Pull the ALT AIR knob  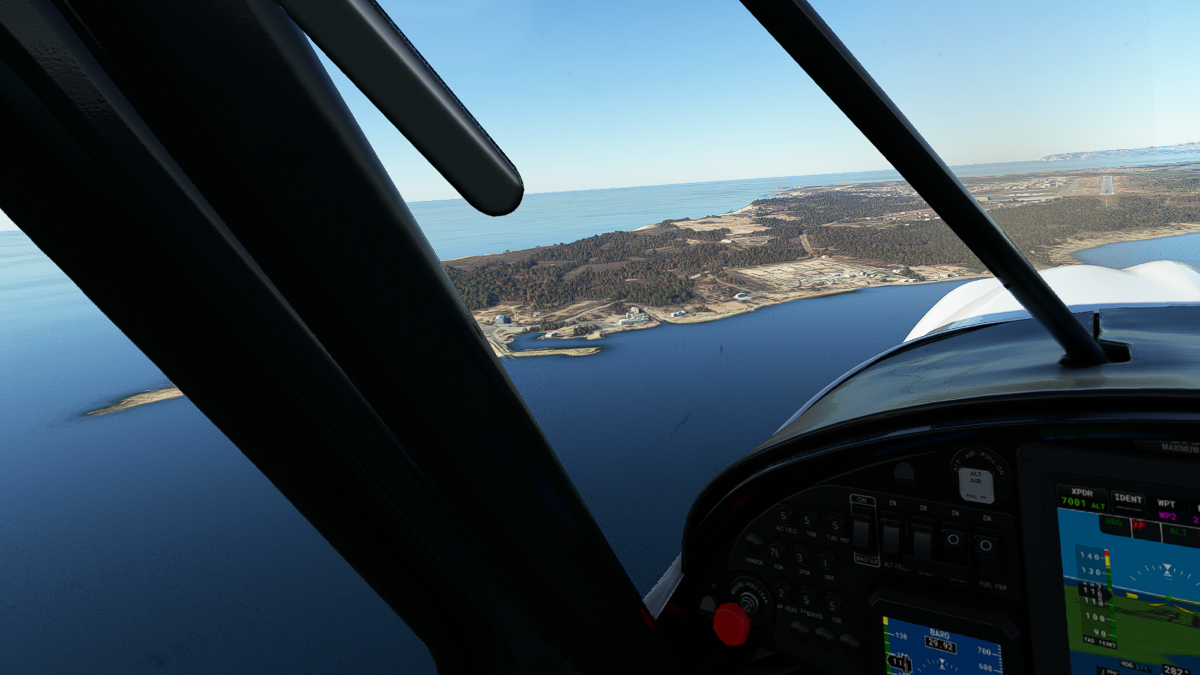[975, 485]
